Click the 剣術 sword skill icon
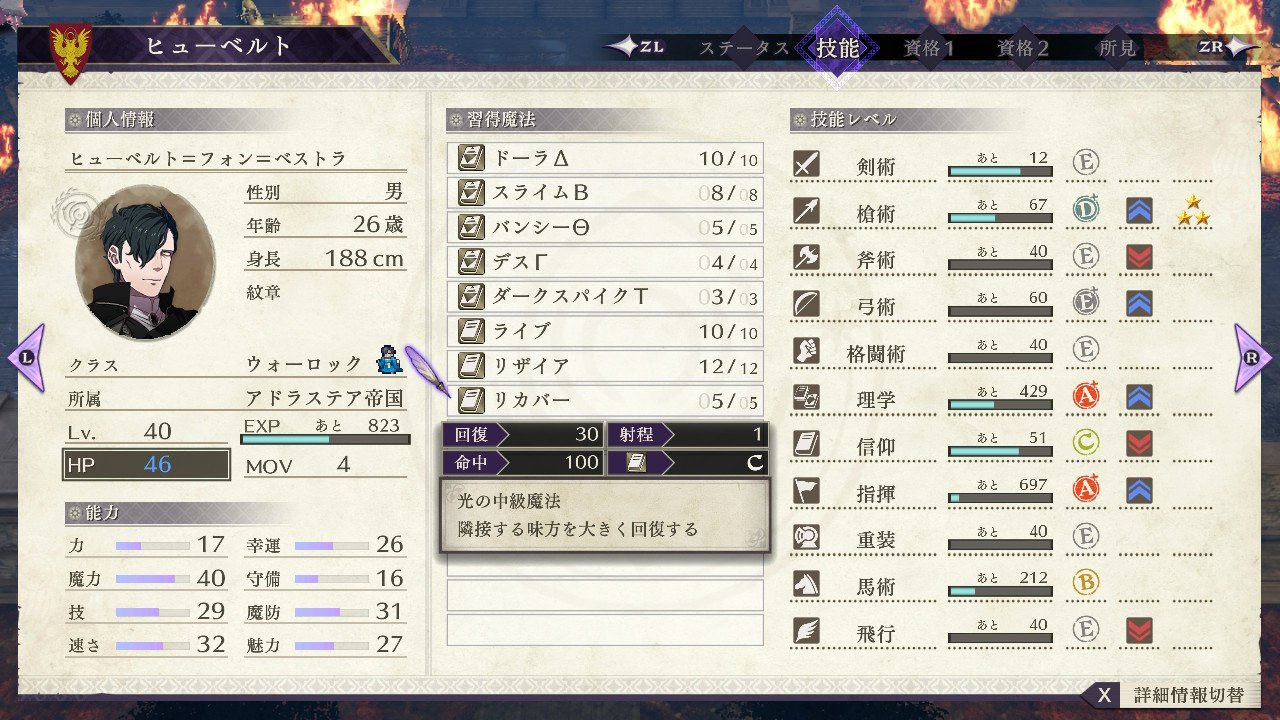This screenshot has width=1280, height=720. tap(806, 164)
